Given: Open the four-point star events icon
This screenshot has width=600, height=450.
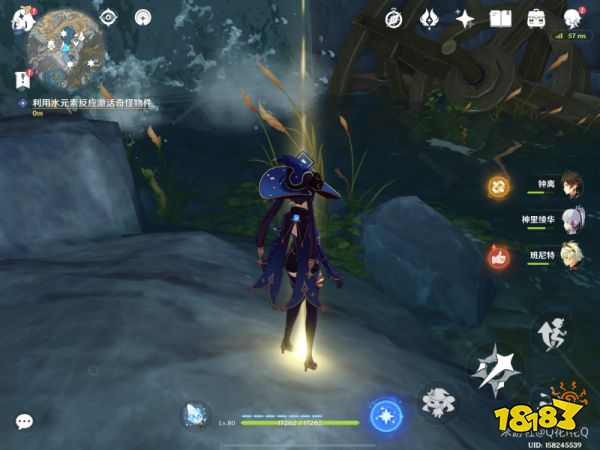Looking at the screenshot, I should pyautogui.click(x=464, y=19).
